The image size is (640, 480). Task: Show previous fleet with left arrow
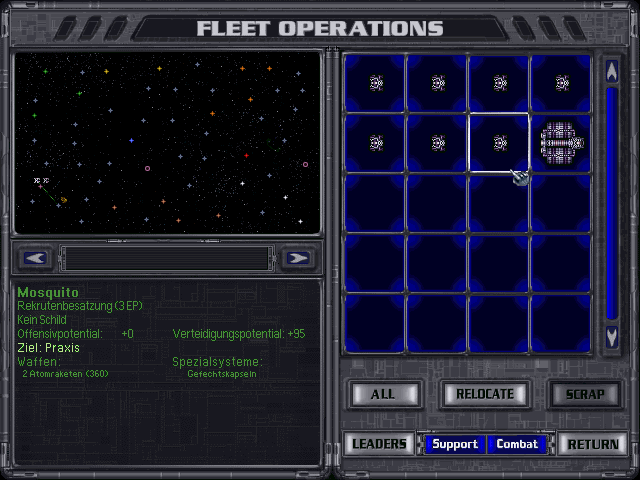click(35, 258)
